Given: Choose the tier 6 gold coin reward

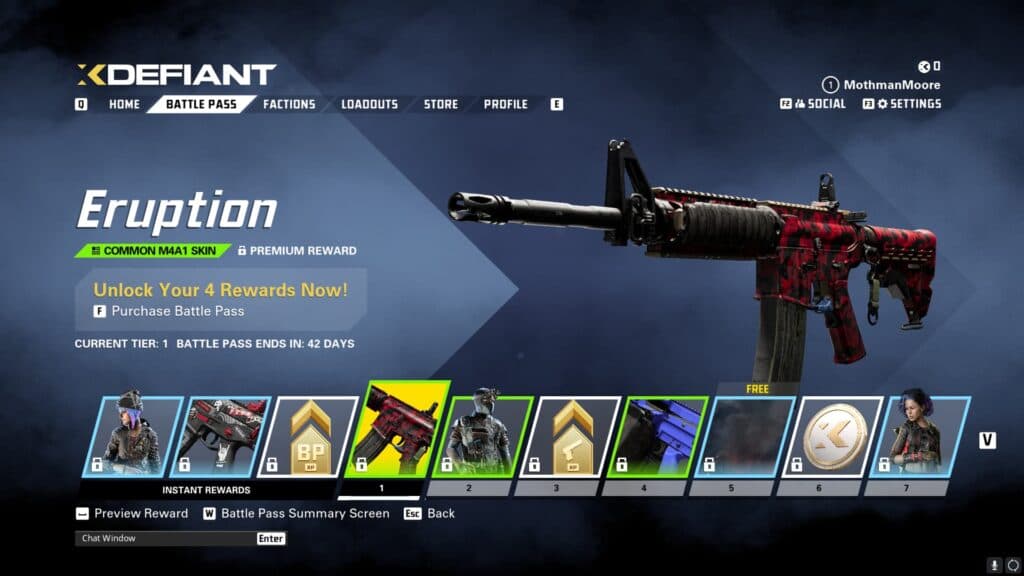Looking at the screenshot, I should click(837, 436).
